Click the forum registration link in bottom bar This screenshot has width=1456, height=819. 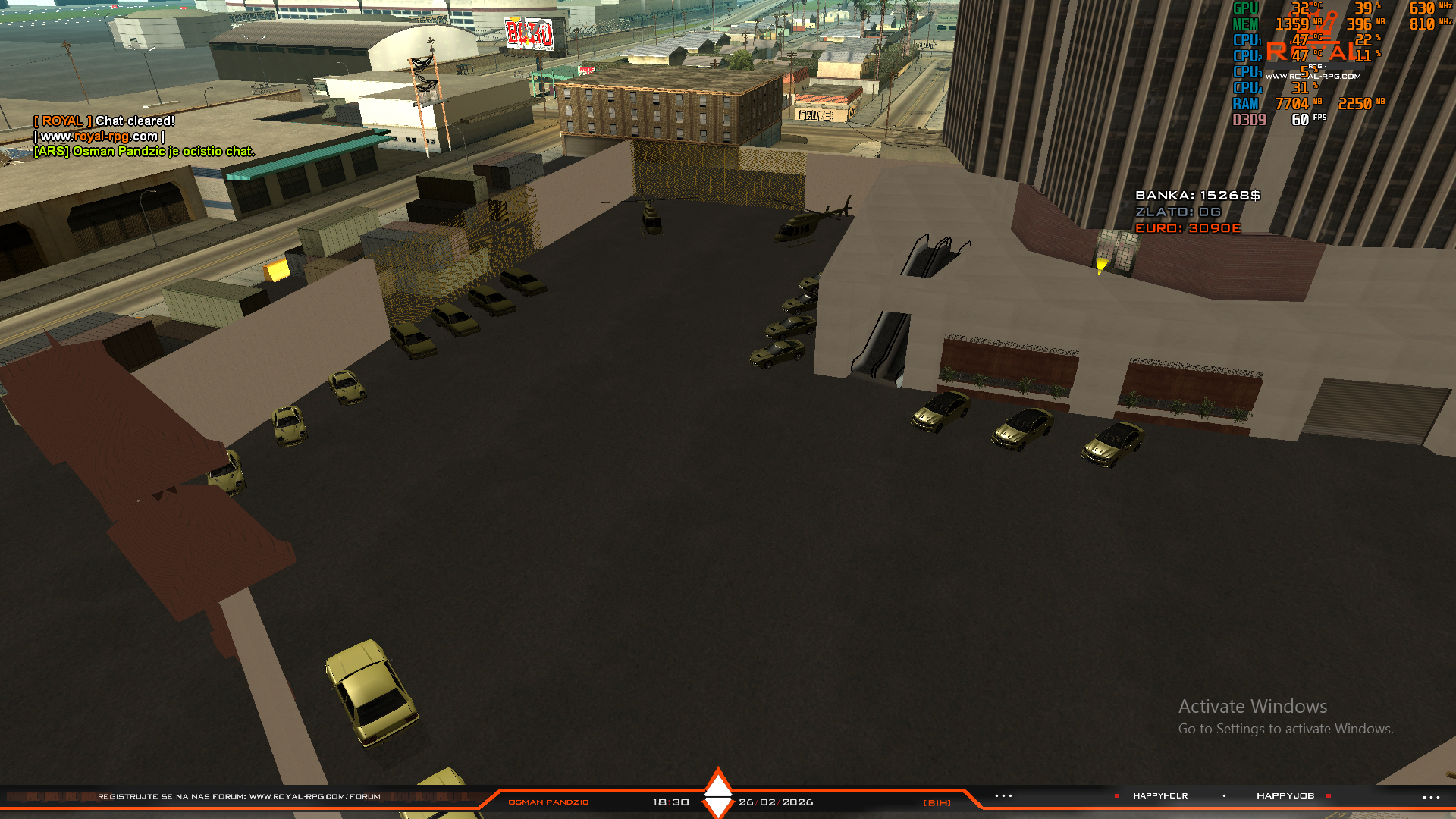(239, 797)
